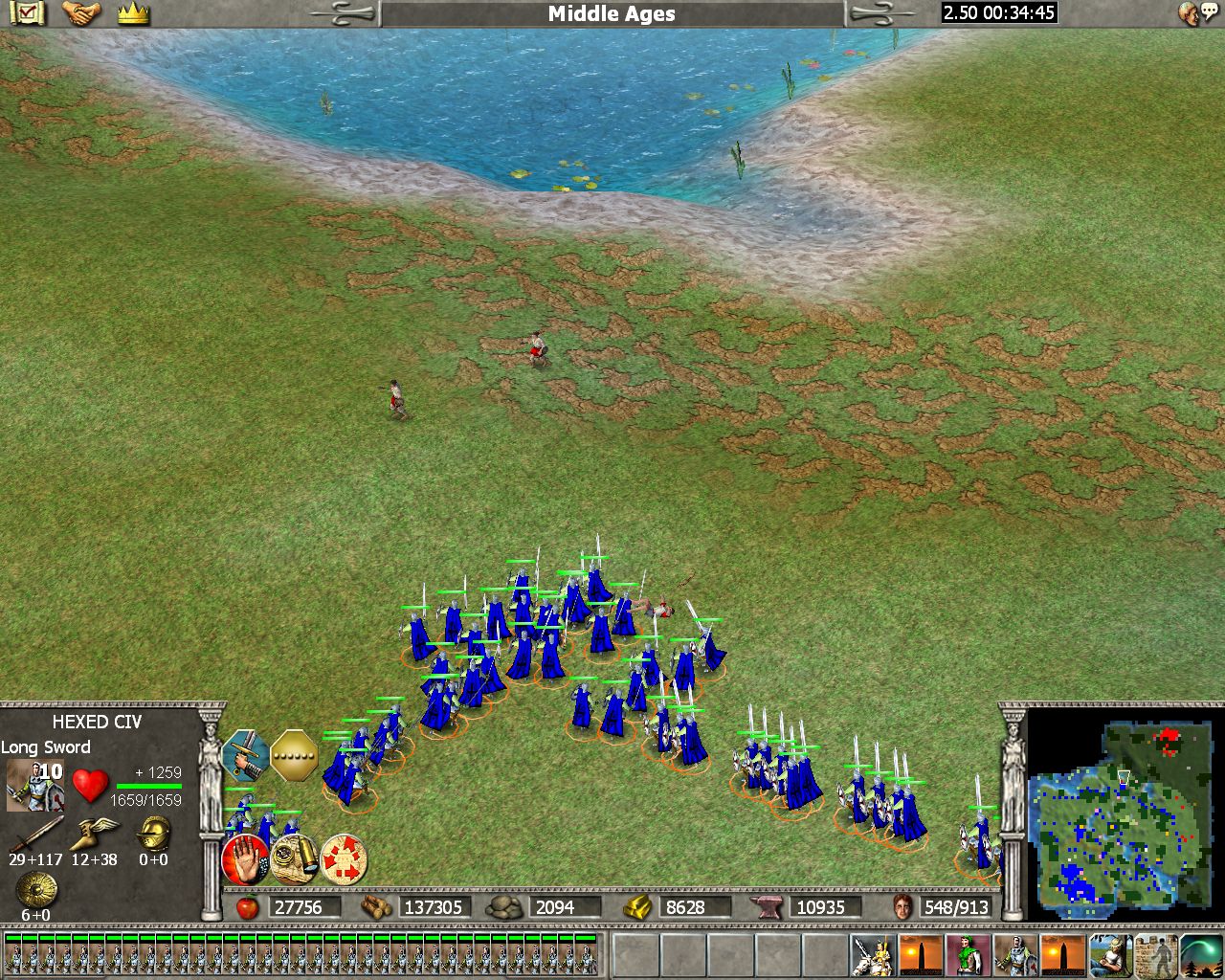Choose the gold octagon formation button
1225x980 pixels.
(294, 755)
